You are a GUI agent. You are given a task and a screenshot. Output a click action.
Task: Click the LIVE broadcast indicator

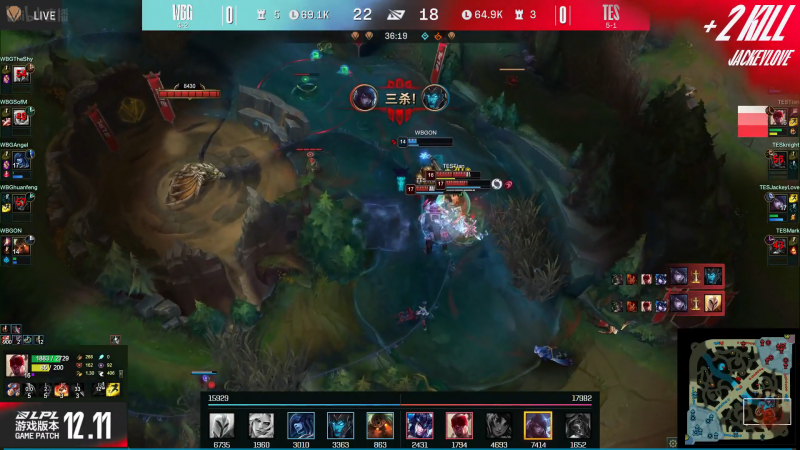click(x=36, y=15)
